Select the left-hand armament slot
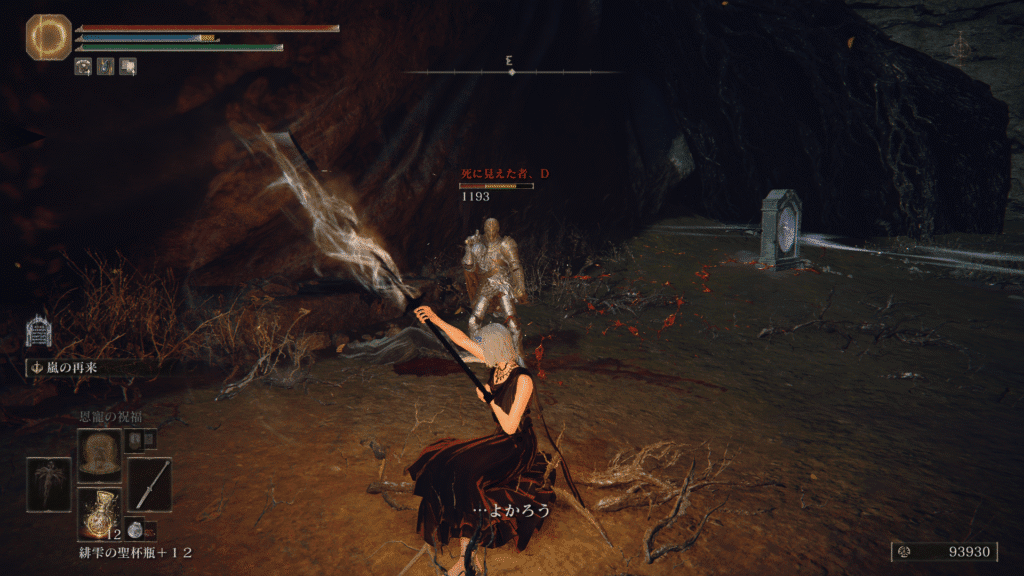Image resolution: width=1024 pixels, height=576 pixels. [x=49, y=485]
